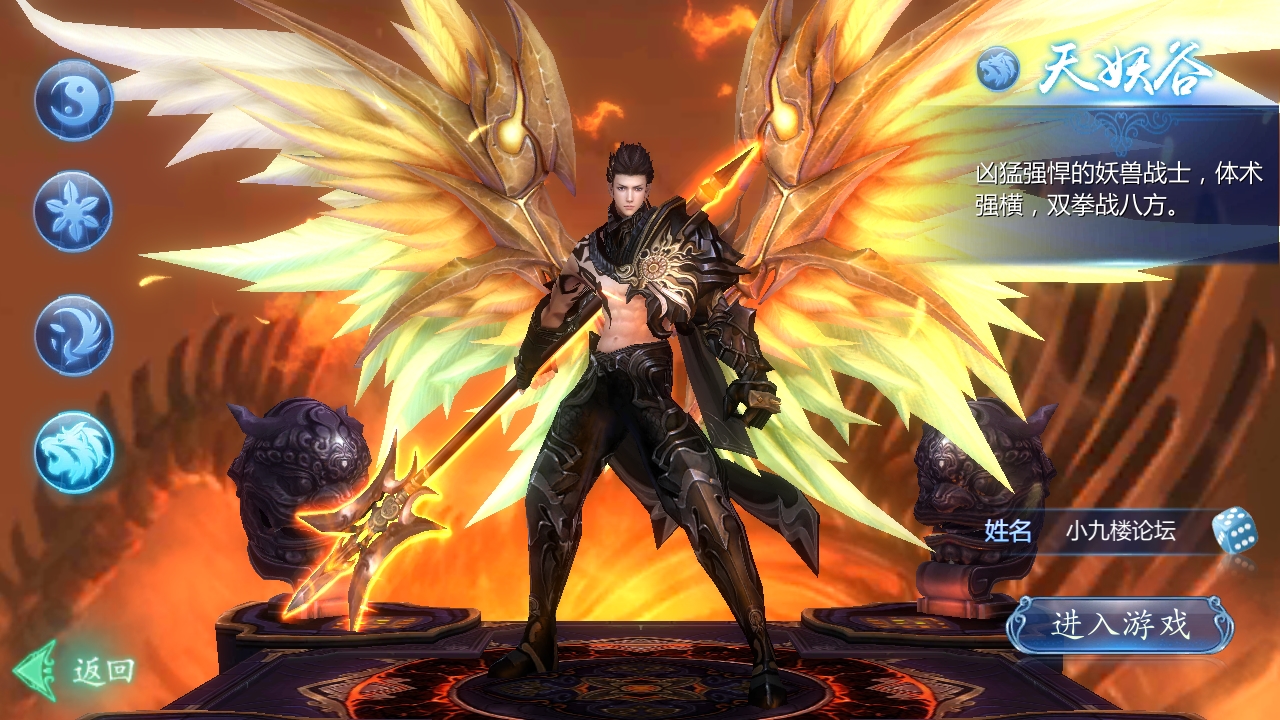This screenshot has height=720, width=1280.
Task: Click the 进入游戏 enter game button
Action: coord(1120,626)
